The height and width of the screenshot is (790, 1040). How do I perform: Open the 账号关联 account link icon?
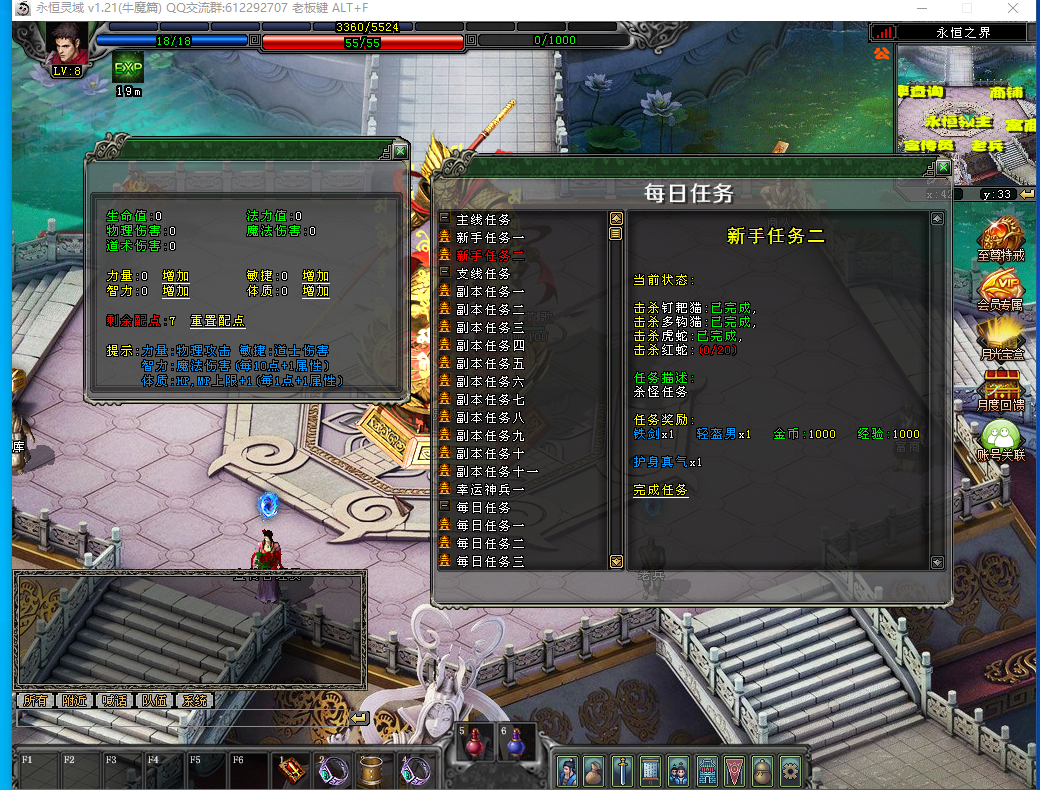1000,440
